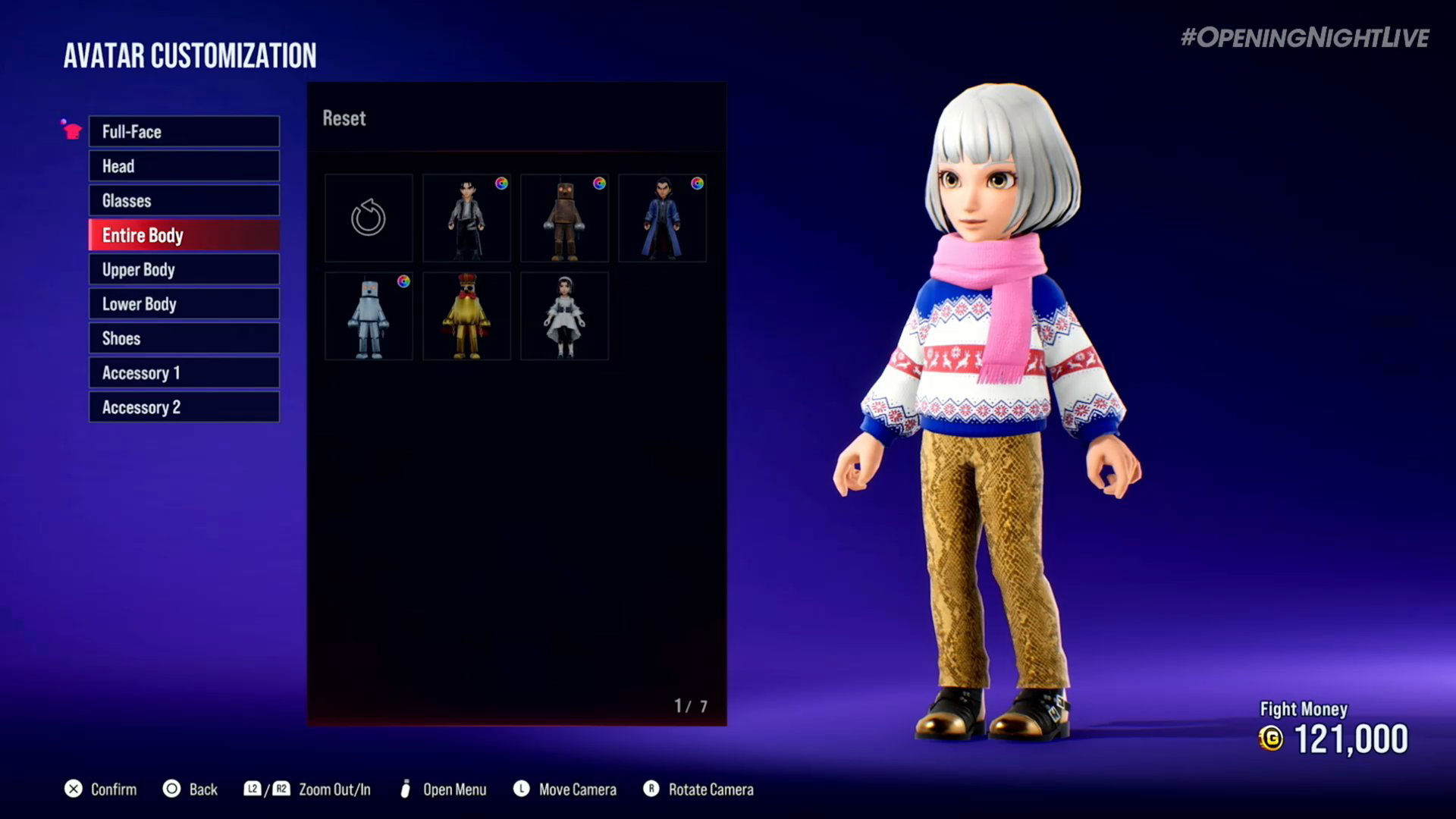The image size is (1456, 819).
Task: Click the X Confirm icon in bottom bar
Action: click(x=74, y=789)
